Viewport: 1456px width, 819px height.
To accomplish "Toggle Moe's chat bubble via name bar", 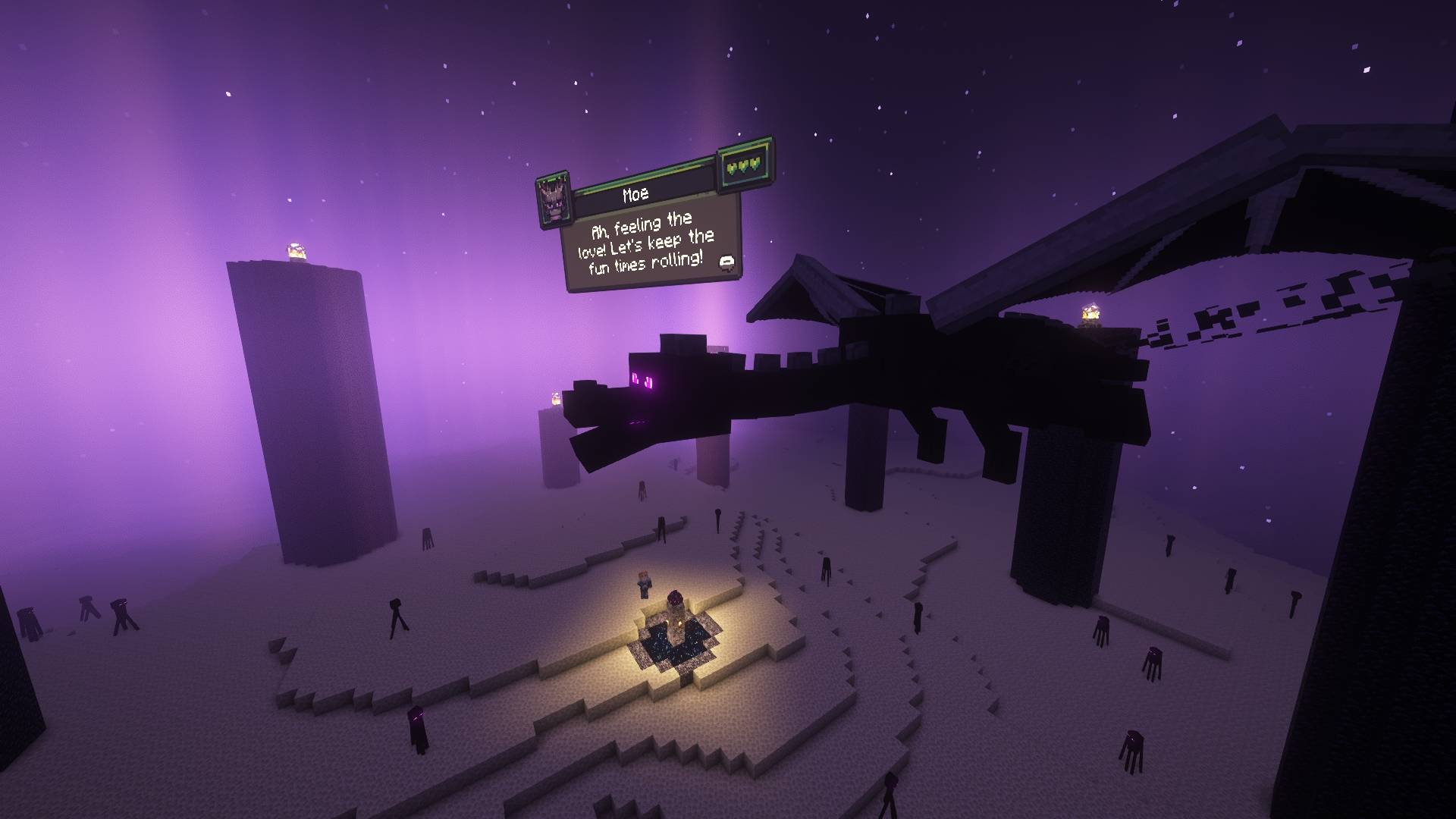I will [x=637, y=193].
